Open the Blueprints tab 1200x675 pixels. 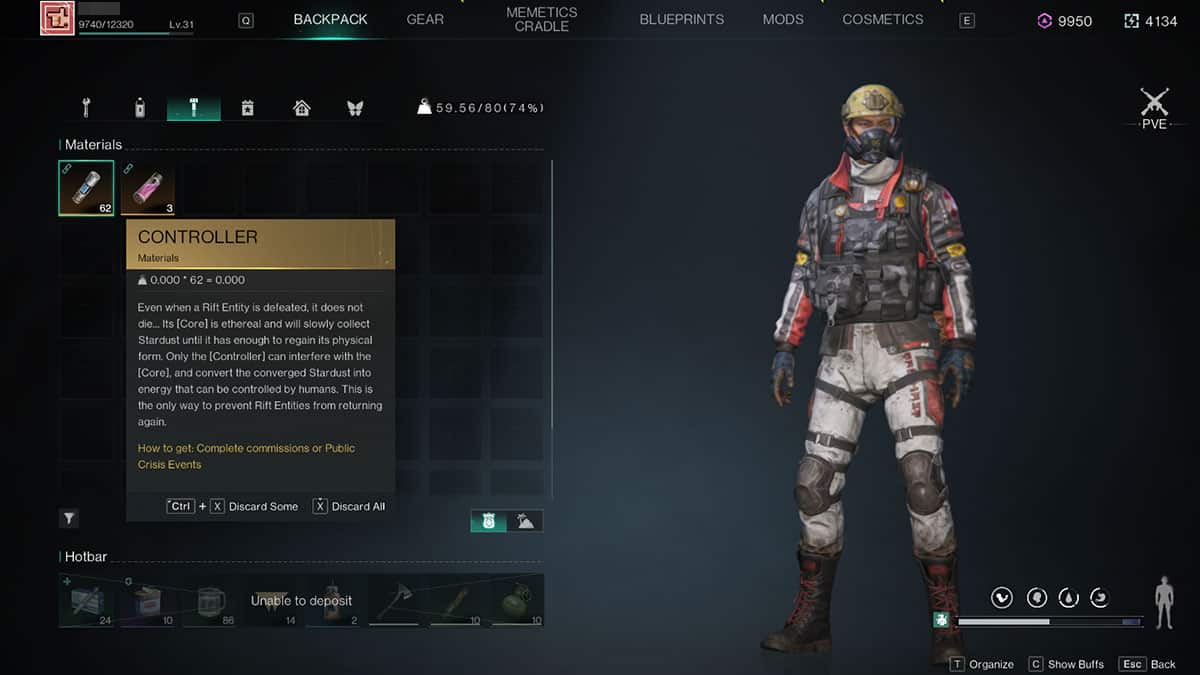[681, 20]
